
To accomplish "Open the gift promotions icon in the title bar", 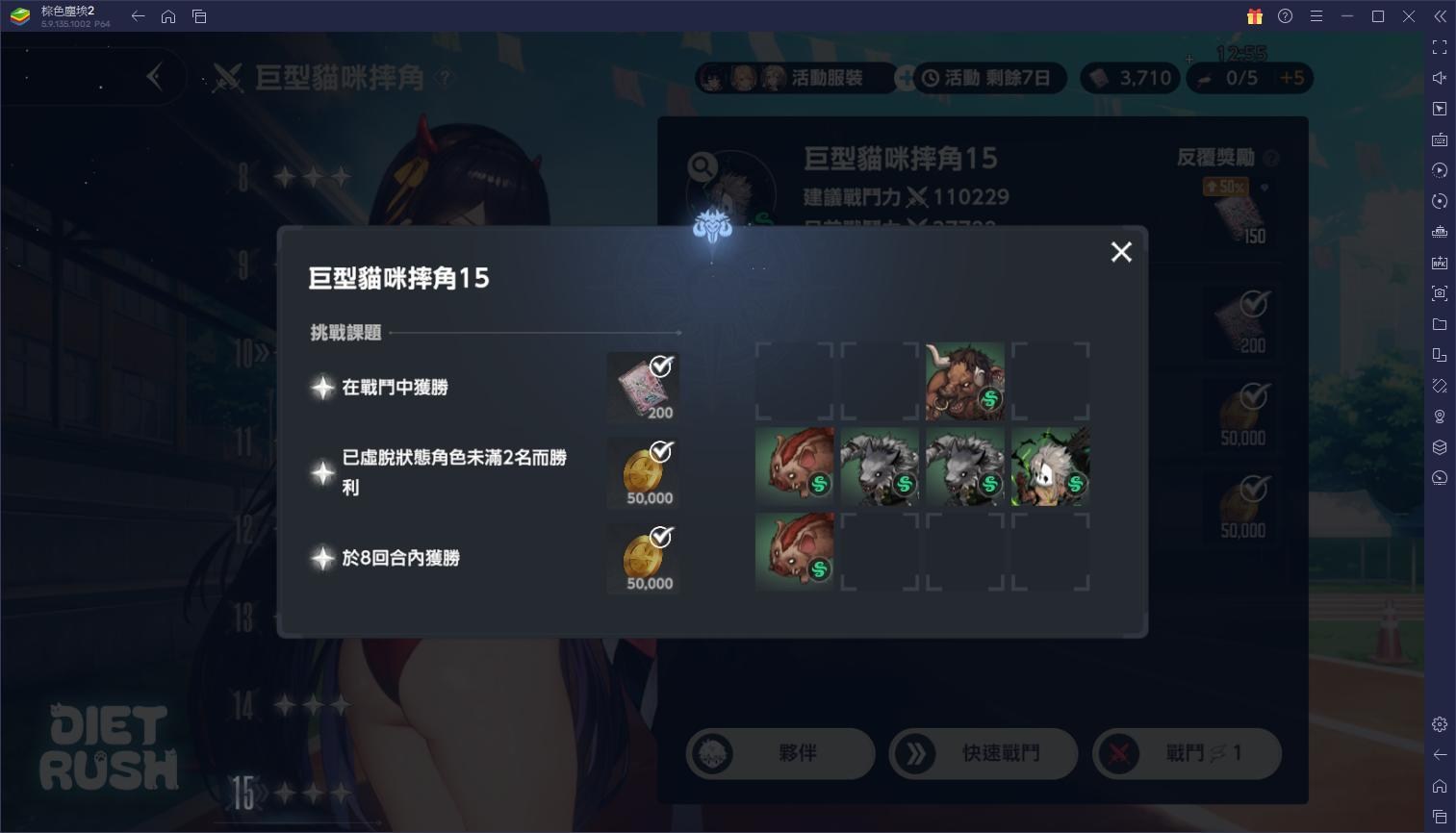I will coord(1254,16).
